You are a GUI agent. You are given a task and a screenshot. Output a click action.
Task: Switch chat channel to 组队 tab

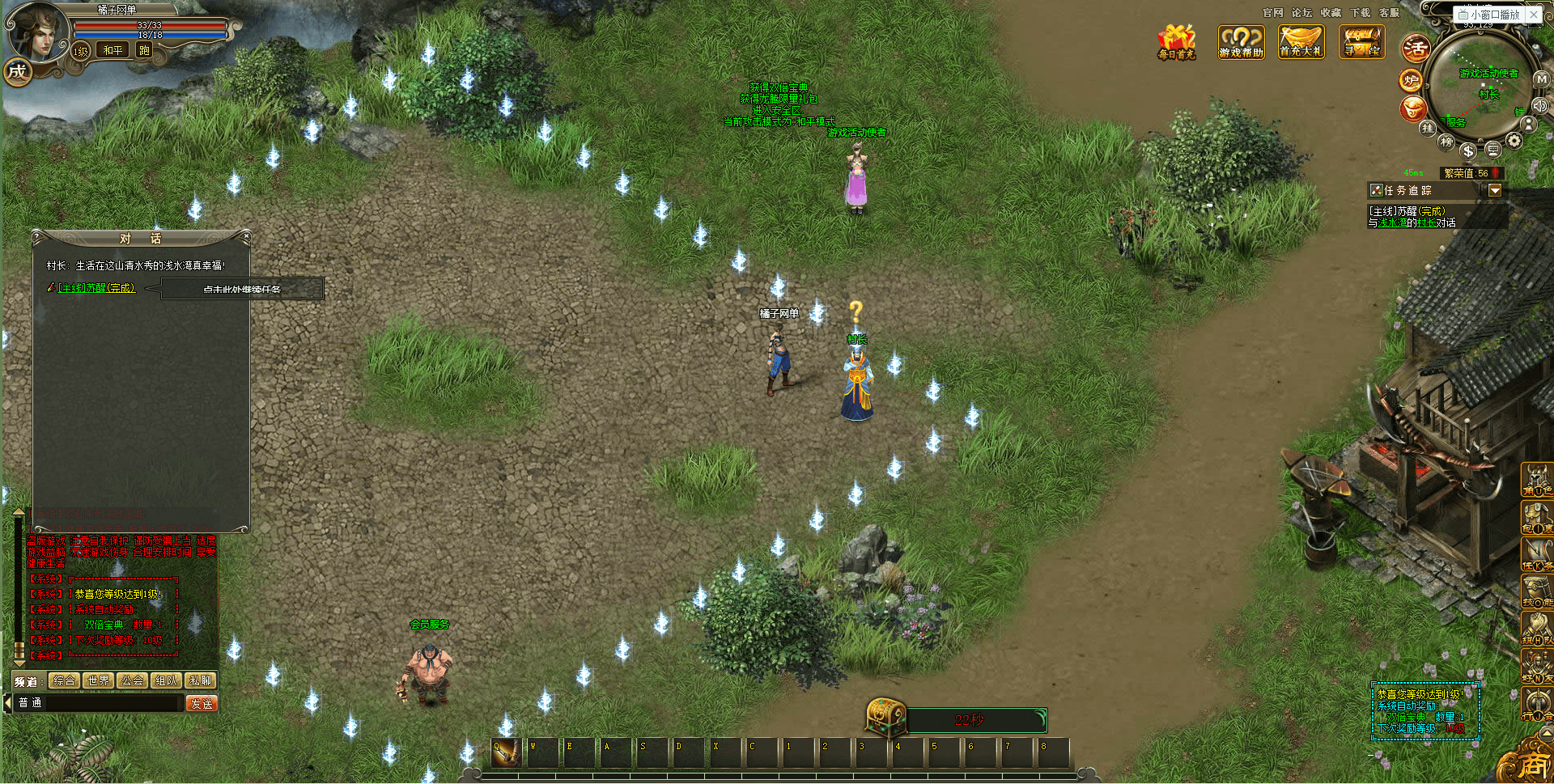coord(167,681)
